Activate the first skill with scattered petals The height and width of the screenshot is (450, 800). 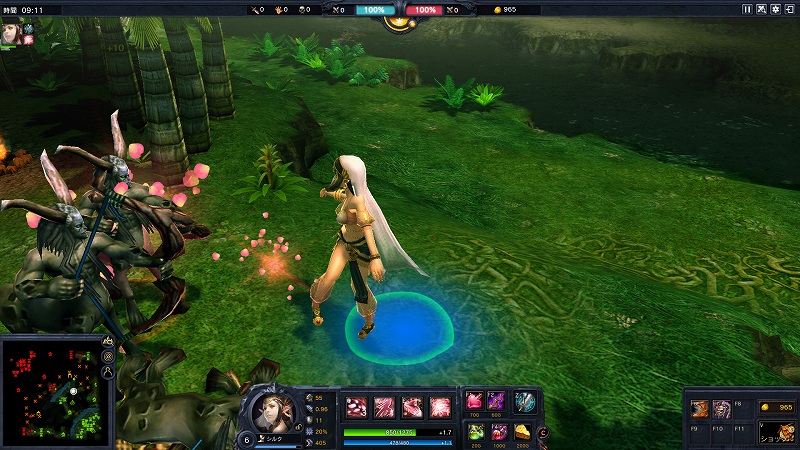tap(356, 406)
